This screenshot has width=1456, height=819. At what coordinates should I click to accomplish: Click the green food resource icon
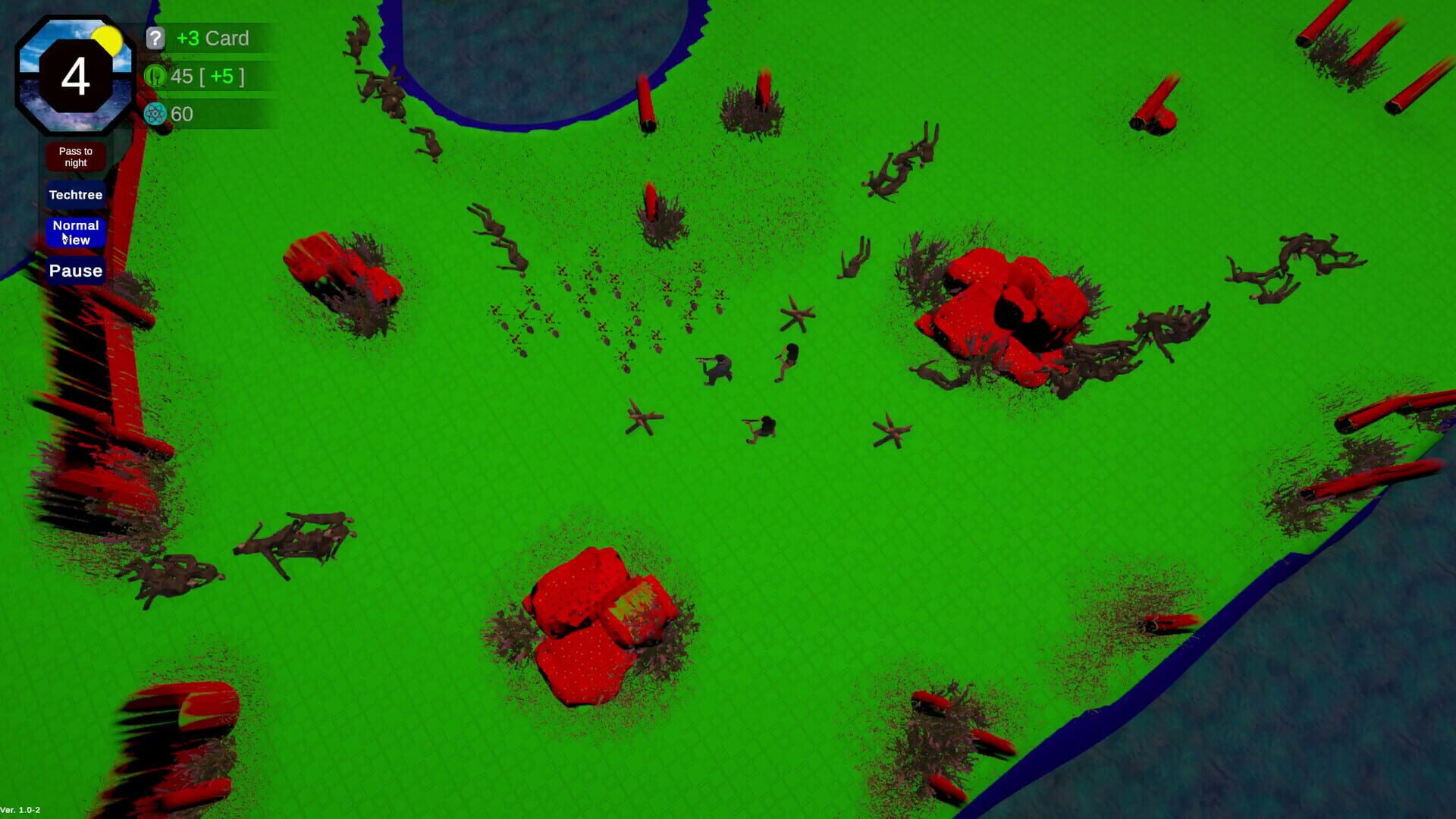pyautogui.click(x=155, y=76)
